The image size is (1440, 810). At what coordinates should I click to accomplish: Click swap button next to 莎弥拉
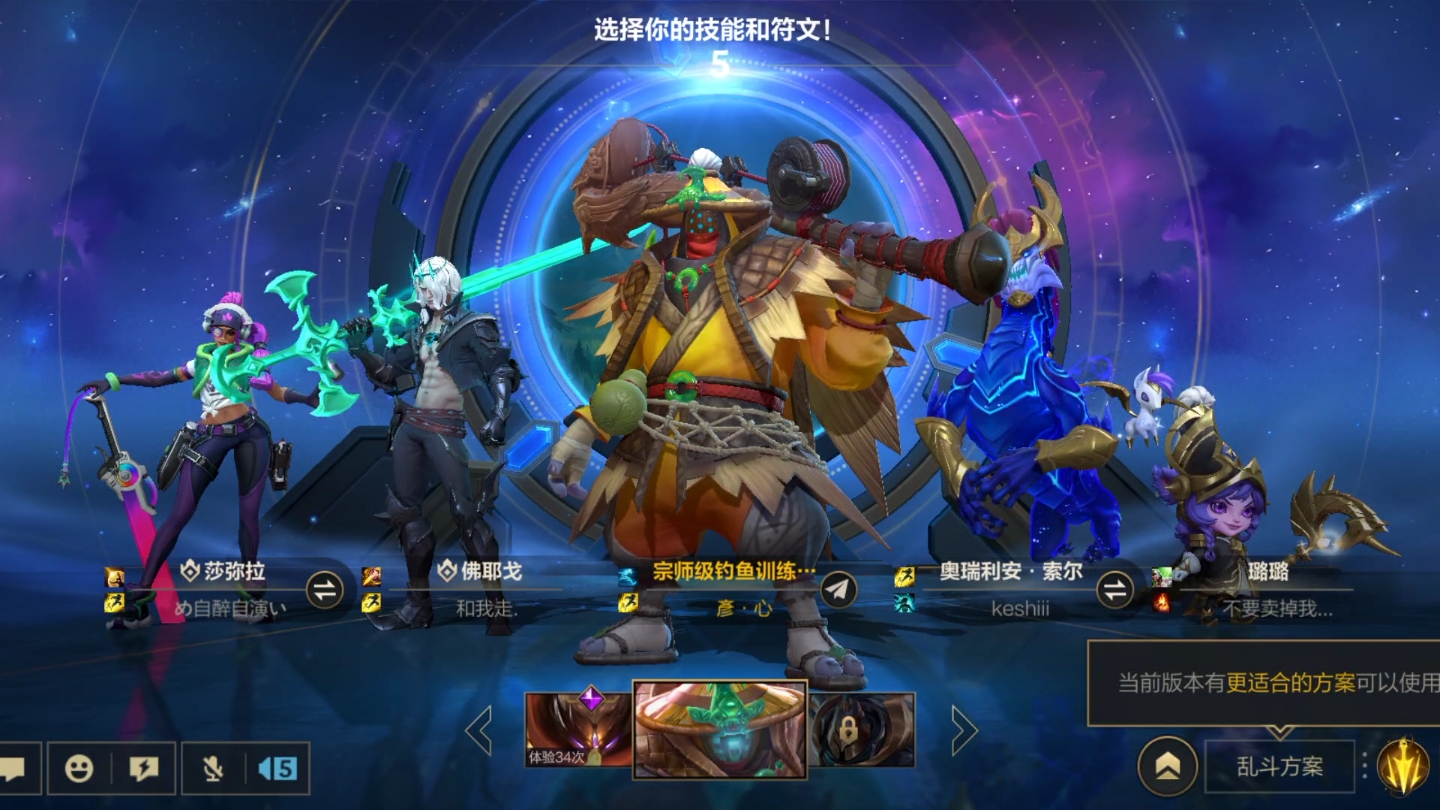click(324, 589)
